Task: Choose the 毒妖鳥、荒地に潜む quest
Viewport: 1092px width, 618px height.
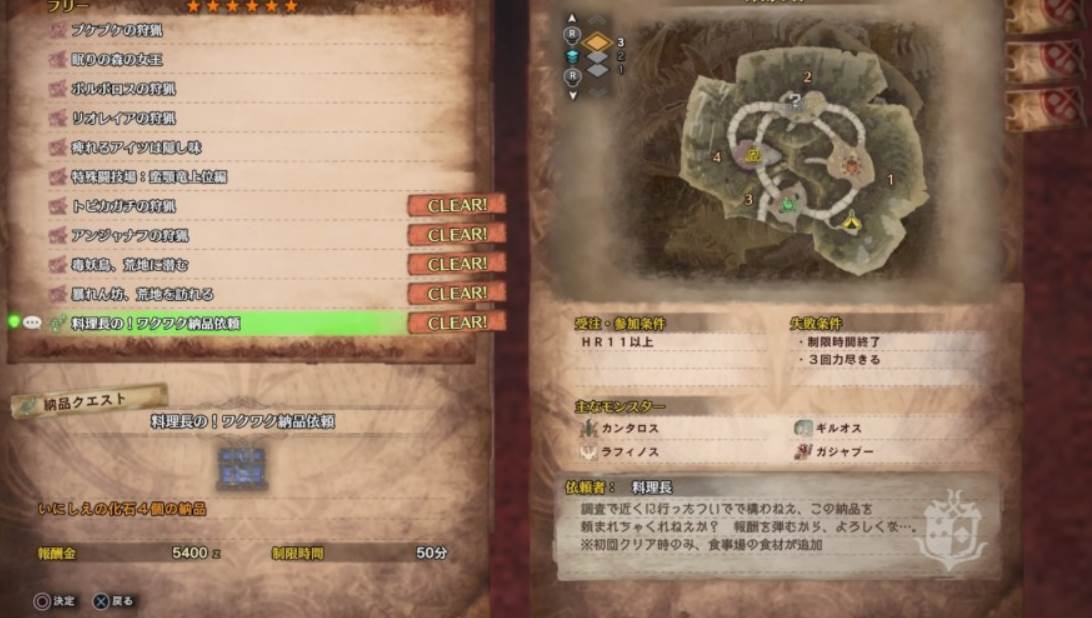Action: pyautogui.click(x=130, y=265)
